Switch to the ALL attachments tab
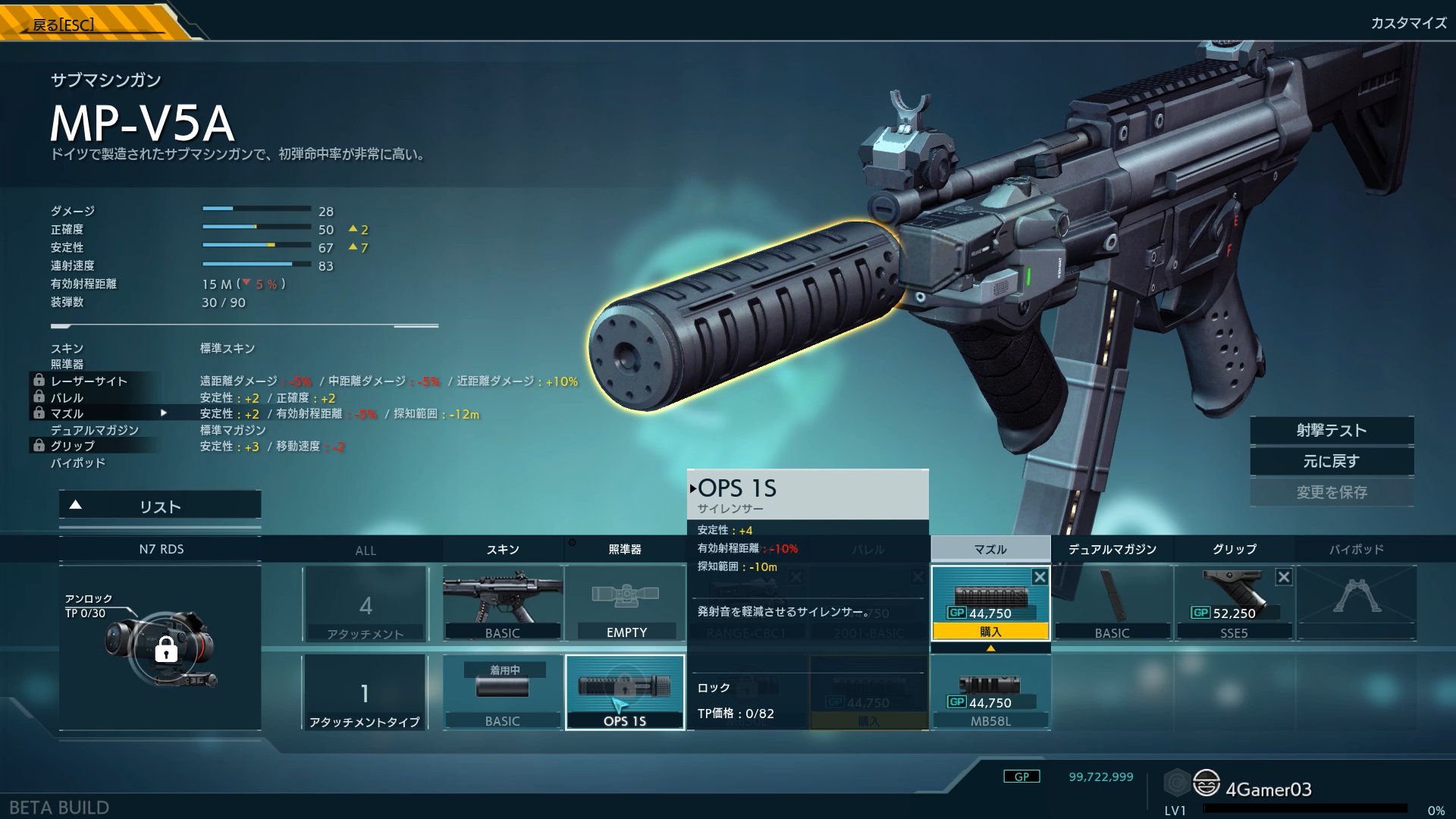Viewport: 1456px width, 819px height. tap(366, 551)
